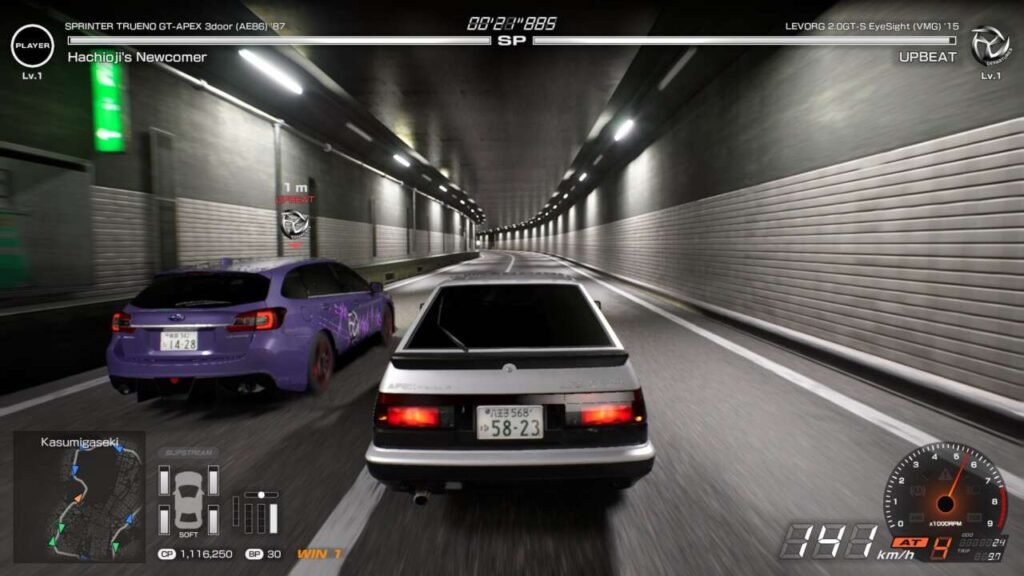Screen dimensions: 1024x576
Task: Select the PLAYER badge icon
Action: [x=32, y=45]
